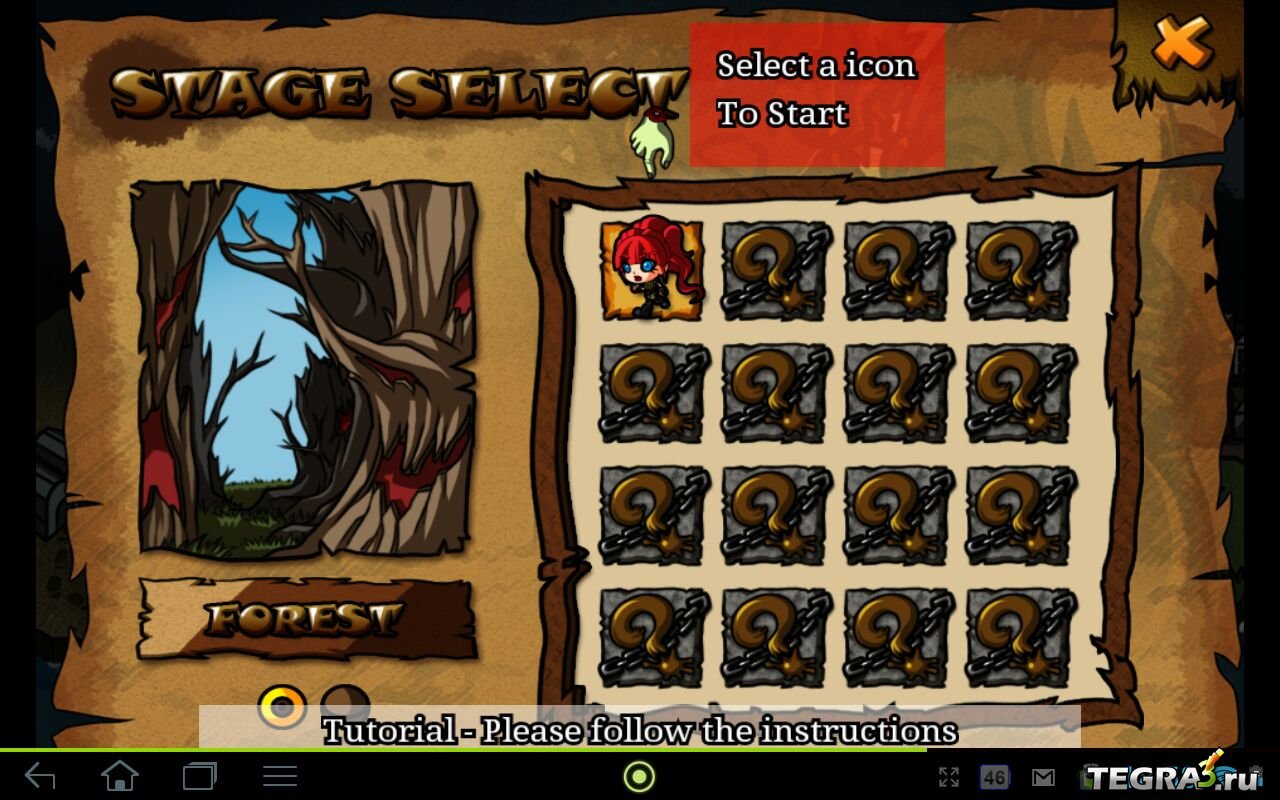Select the red-haired girl stage icon

coord(651,270)
